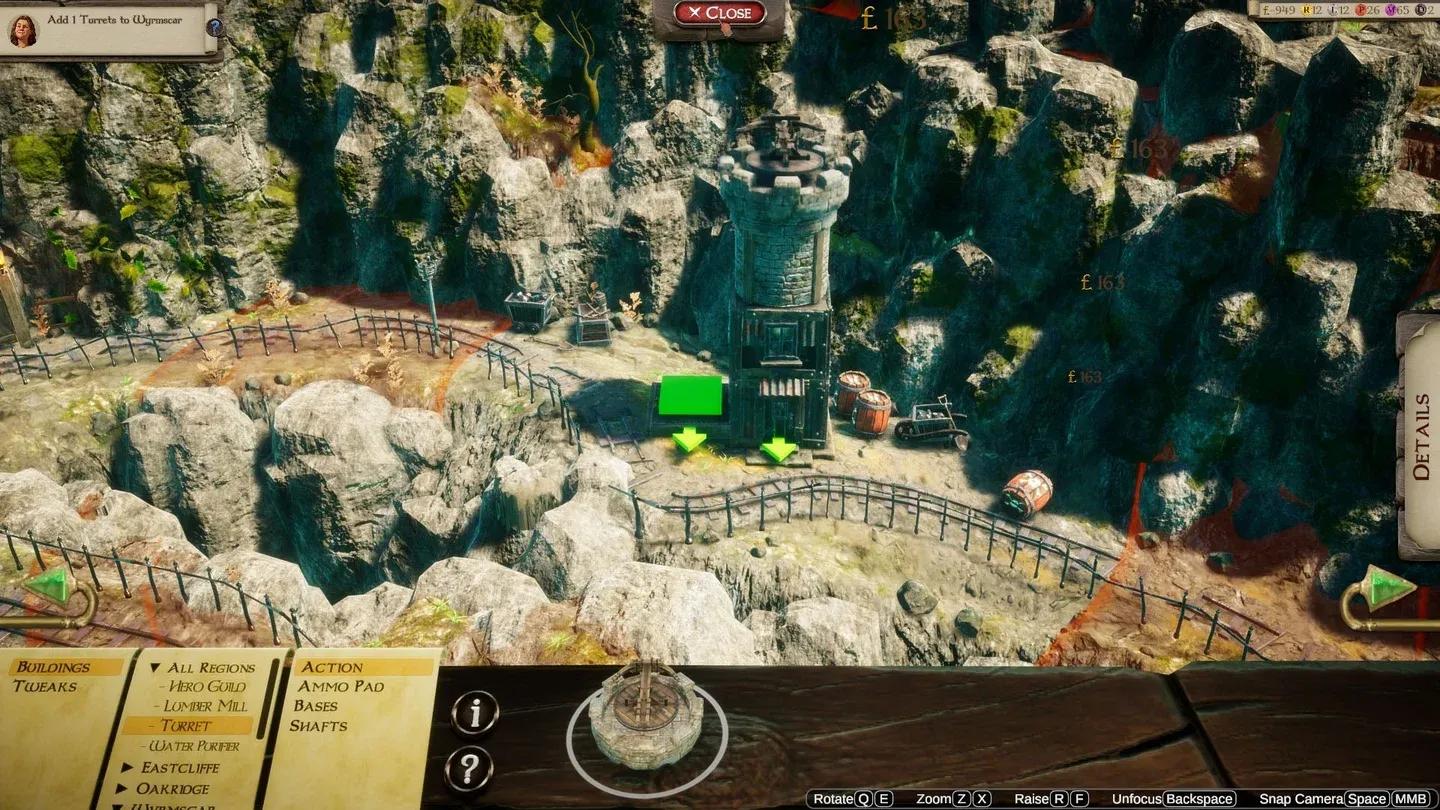Select the Water Purifier entry

click(208, 744)
